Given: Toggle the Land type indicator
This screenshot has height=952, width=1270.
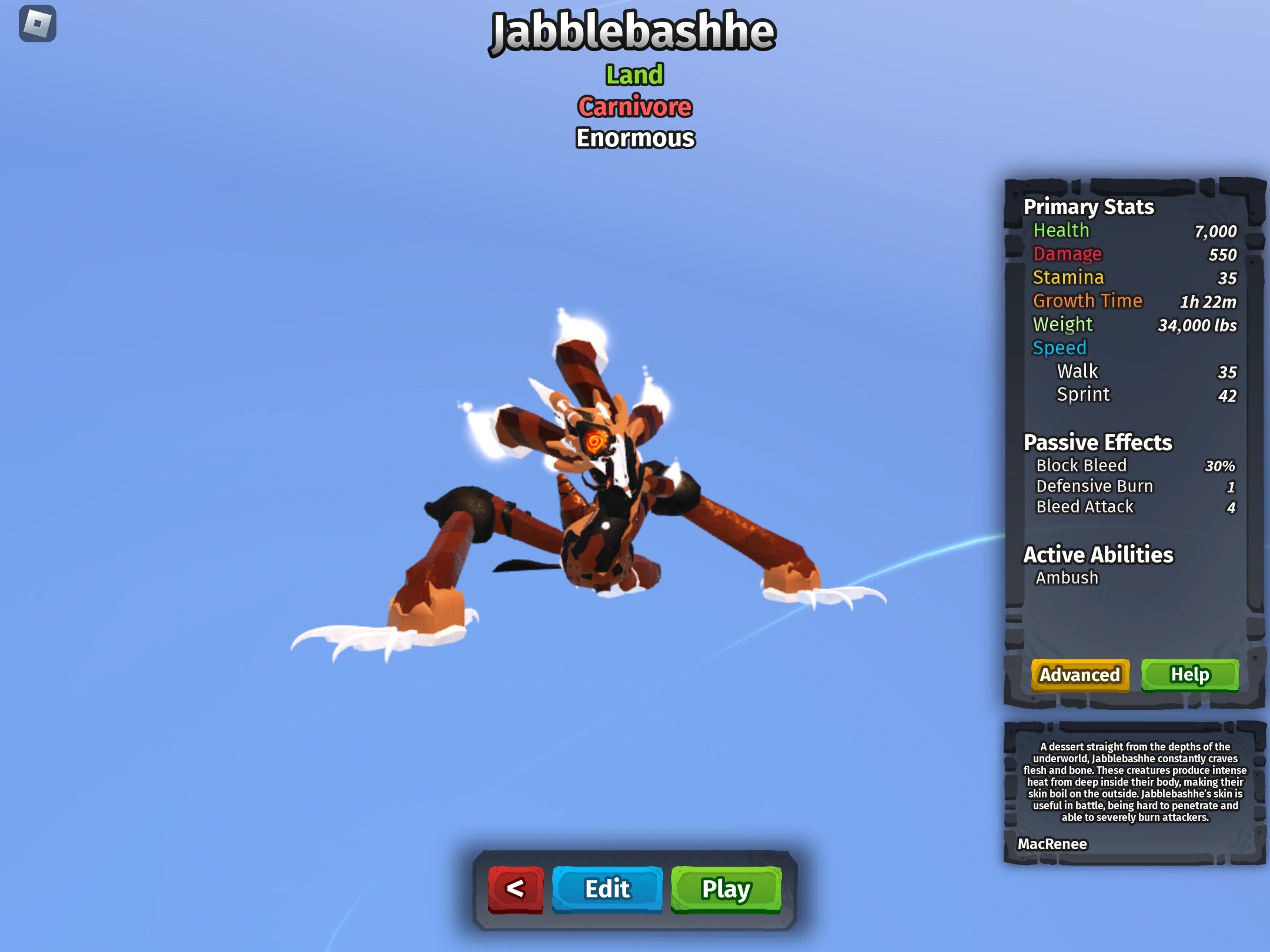Looking at the screenshot, I should point(634,73).
